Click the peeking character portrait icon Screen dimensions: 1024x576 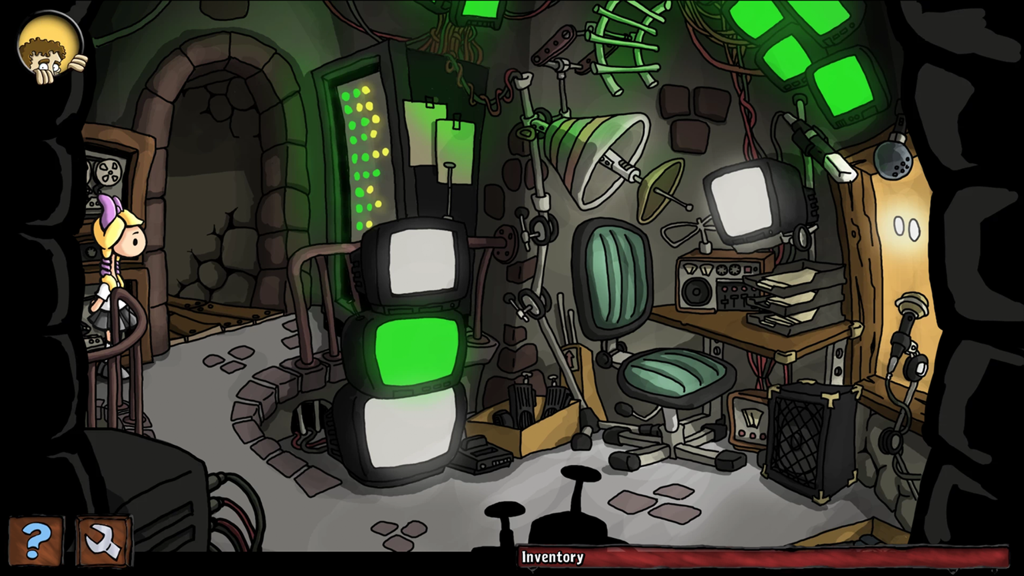point(46,49)
